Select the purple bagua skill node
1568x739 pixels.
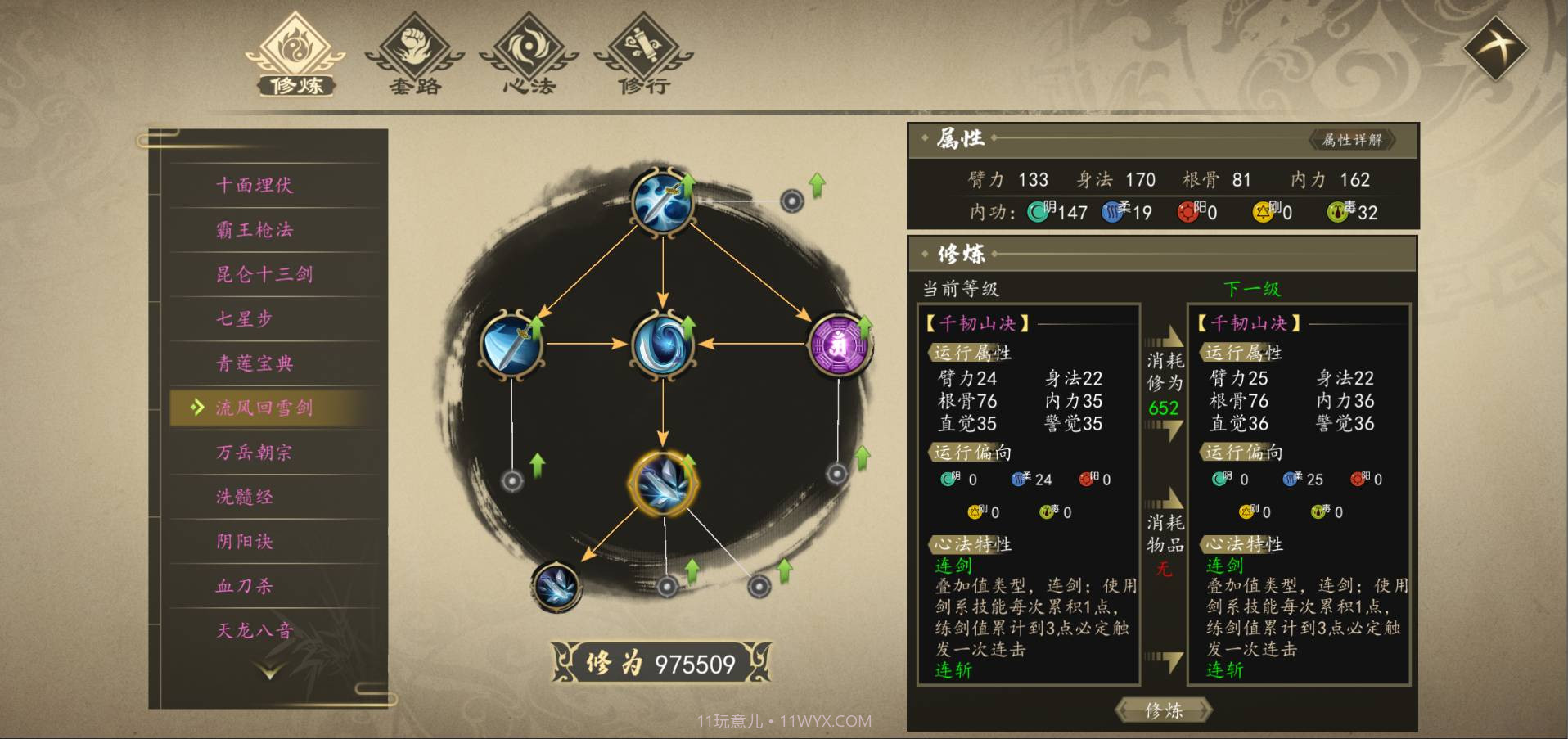[x=839, y=345]
